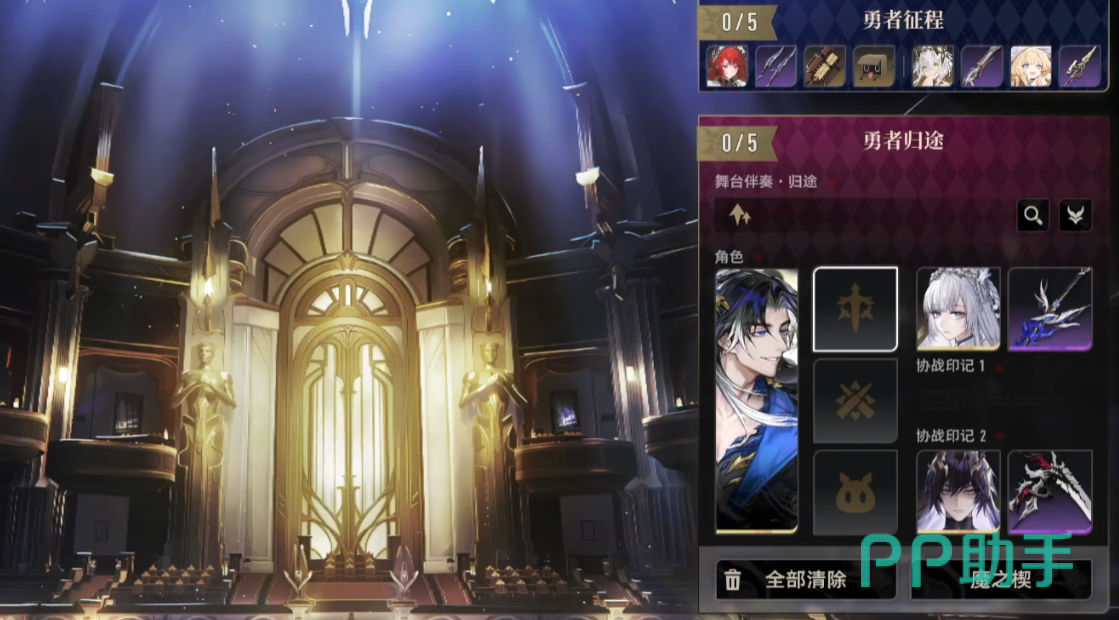1119x620 pixels.
Task: Pick the black and red greatsword weapon
Action: click(x=1050, y=491)
